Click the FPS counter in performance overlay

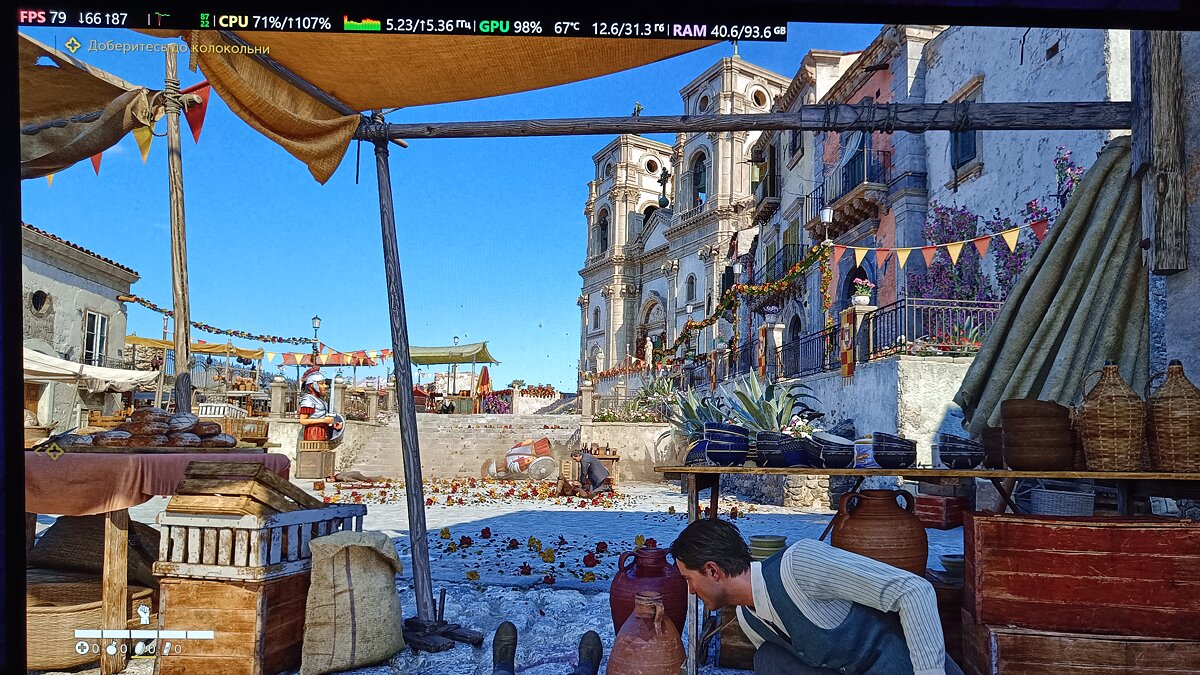tap(43, 17)
